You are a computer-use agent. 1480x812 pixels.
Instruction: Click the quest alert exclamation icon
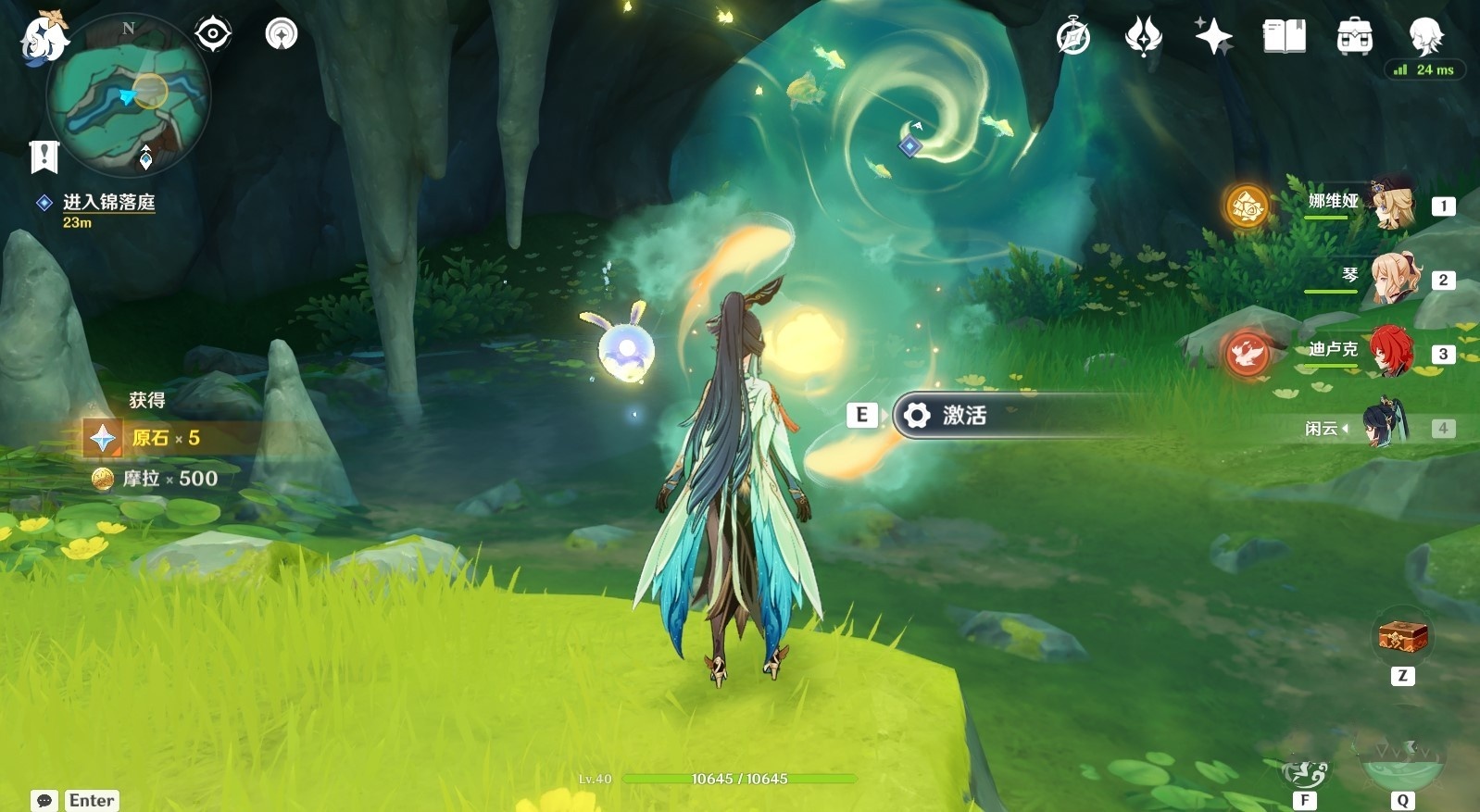44,156
